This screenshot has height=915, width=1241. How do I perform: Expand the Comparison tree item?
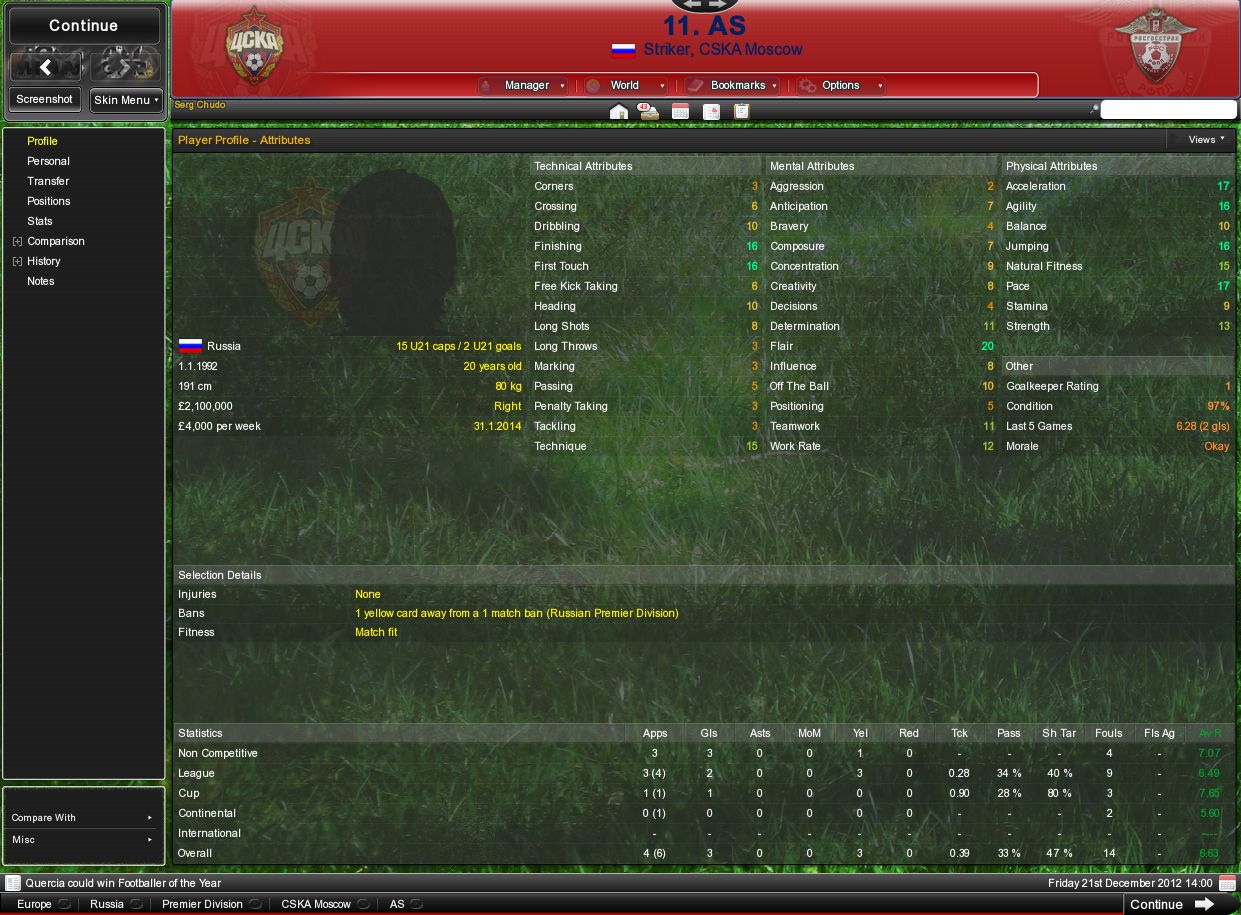pyautogui.click(x=17, y=241)
